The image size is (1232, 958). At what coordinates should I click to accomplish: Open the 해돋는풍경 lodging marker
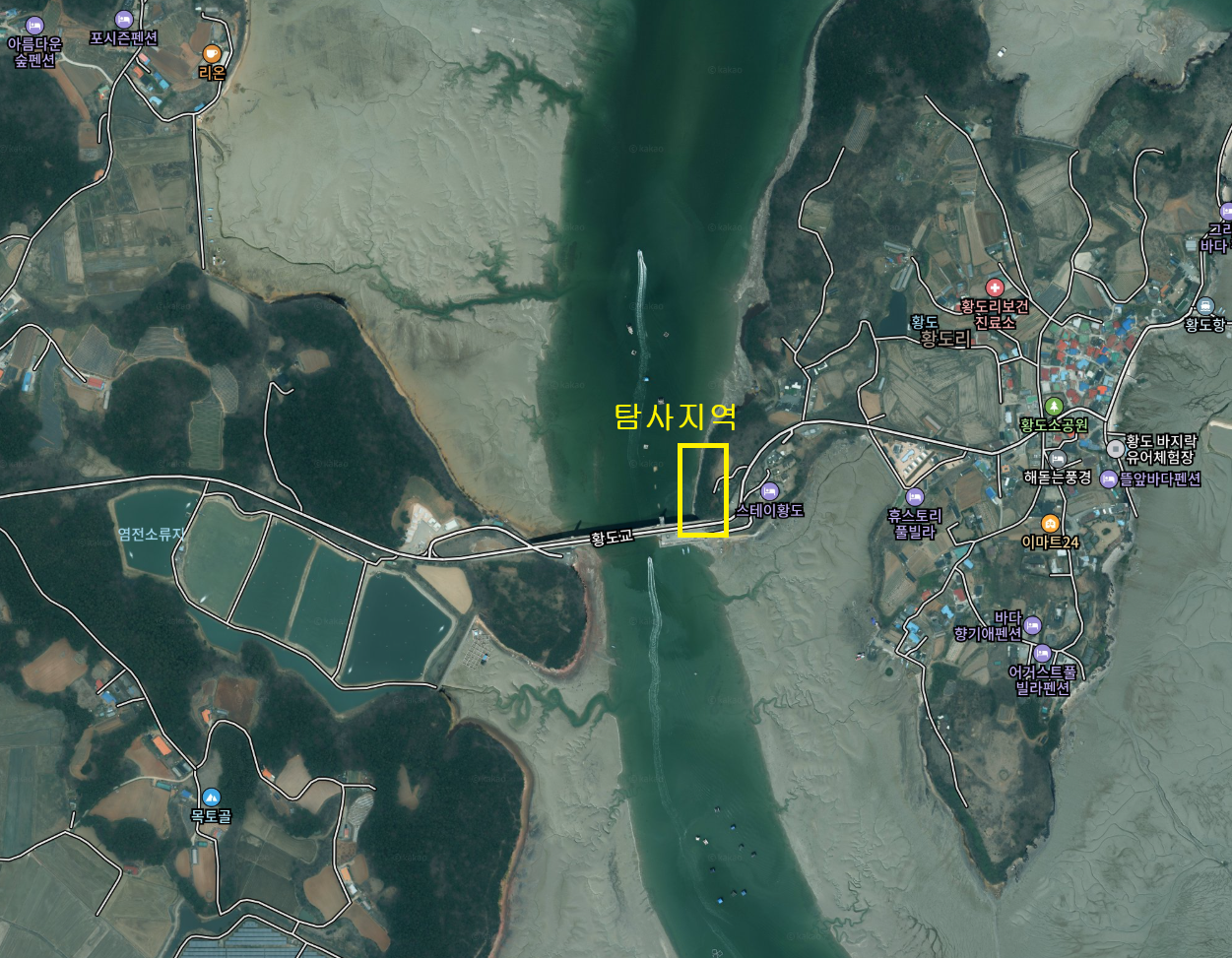pos(1058,459)
